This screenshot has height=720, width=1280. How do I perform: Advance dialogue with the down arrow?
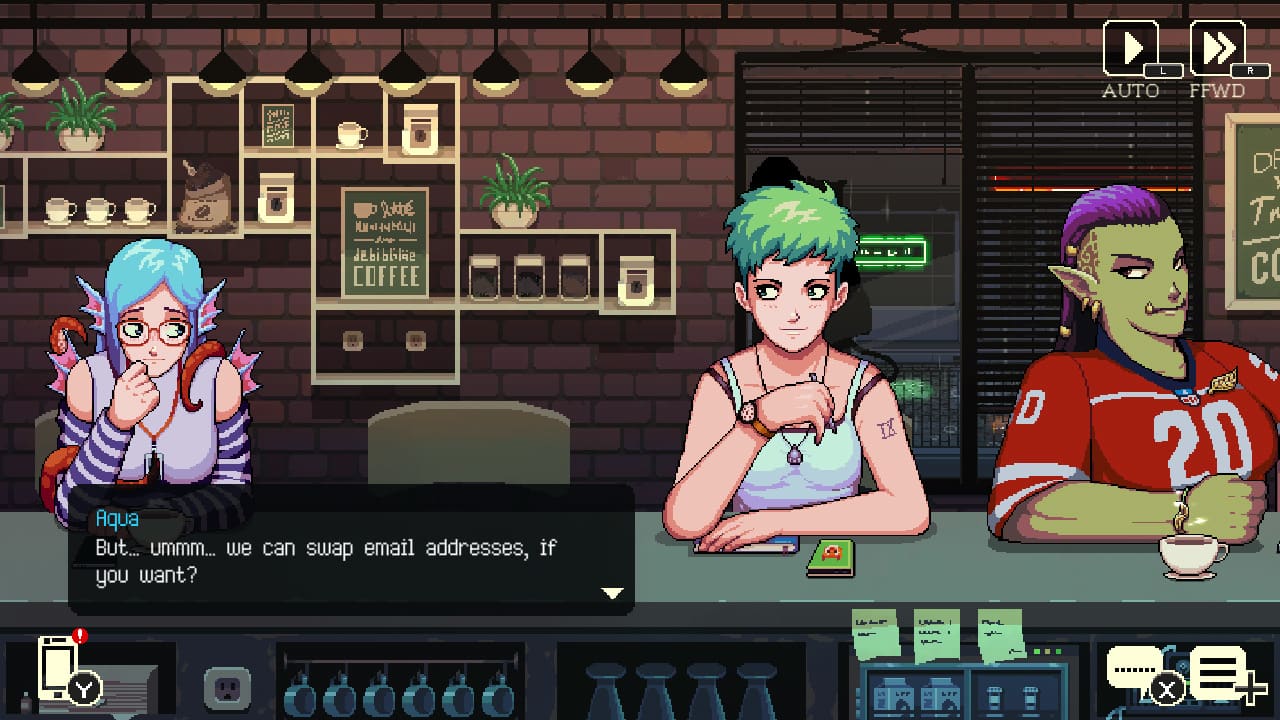click(613, 592)
